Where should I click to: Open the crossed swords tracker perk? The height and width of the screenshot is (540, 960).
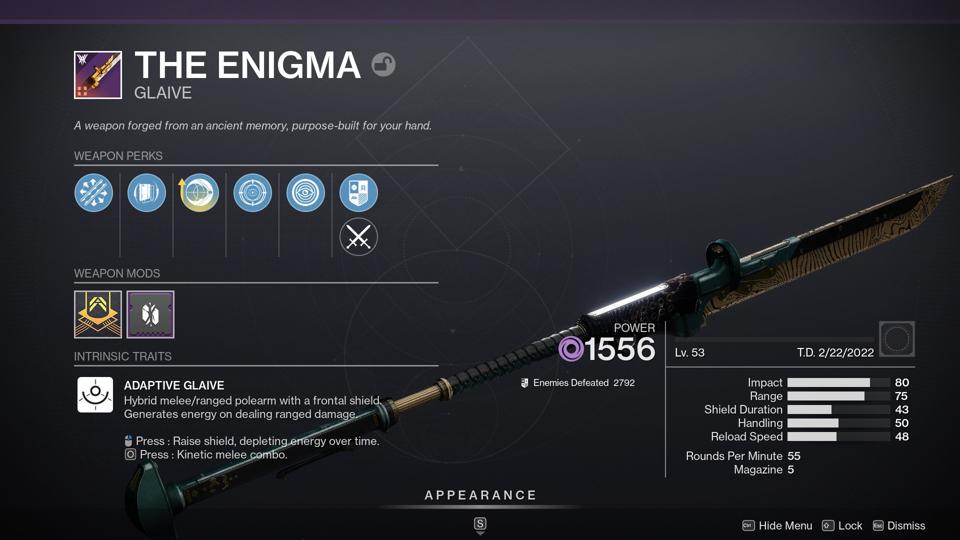click(358, 237)
